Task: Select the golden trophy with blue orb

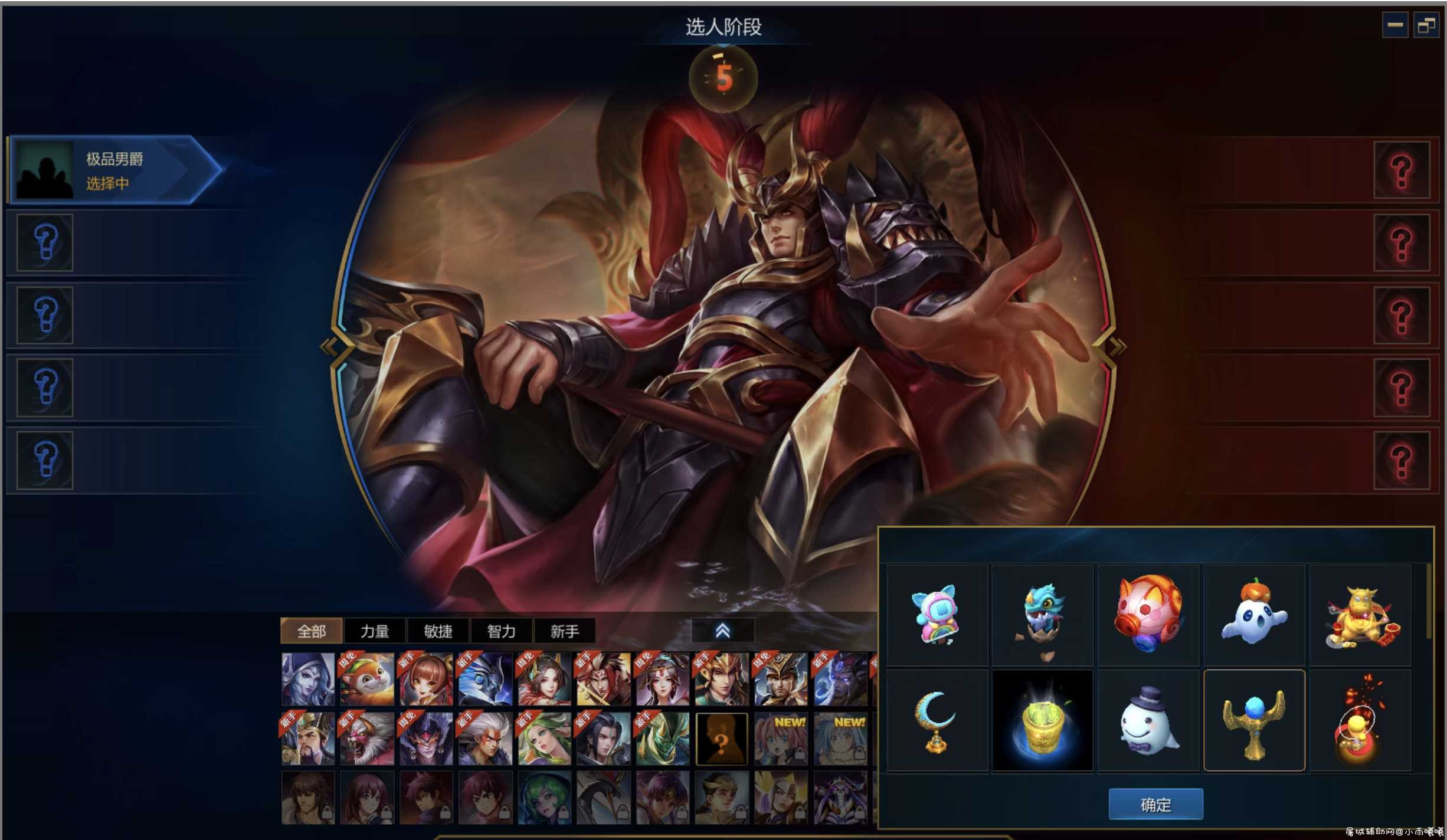Action: (1253, 721)
